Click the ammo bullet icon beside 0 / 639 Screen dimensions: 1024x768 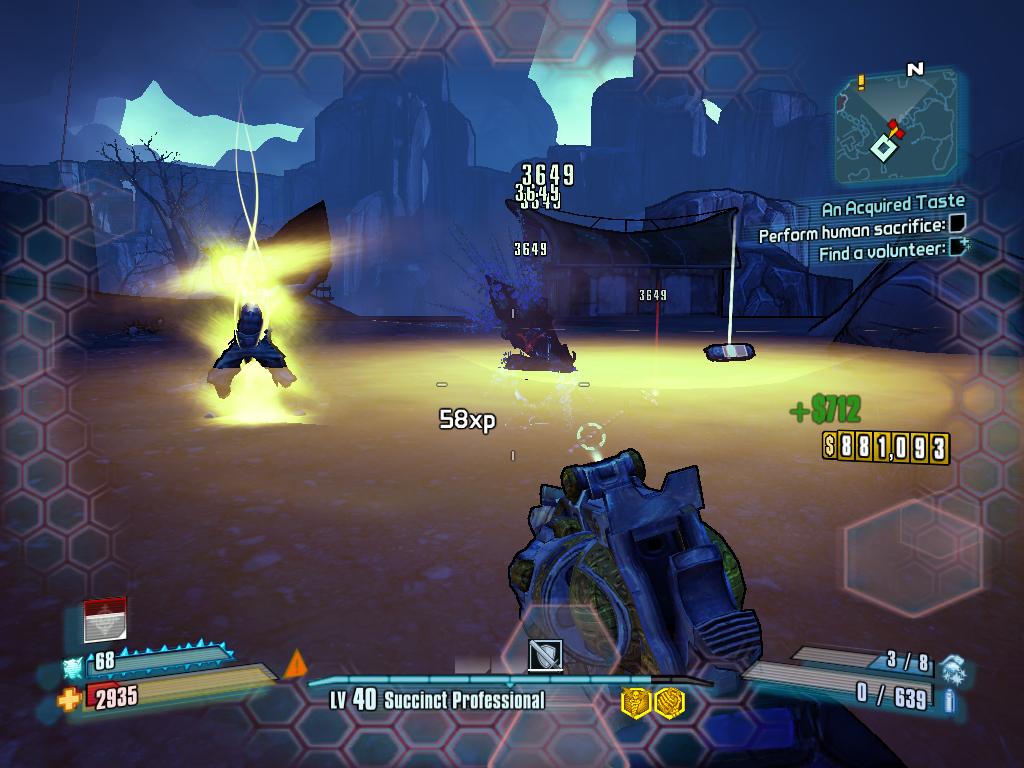pos(949,699)
